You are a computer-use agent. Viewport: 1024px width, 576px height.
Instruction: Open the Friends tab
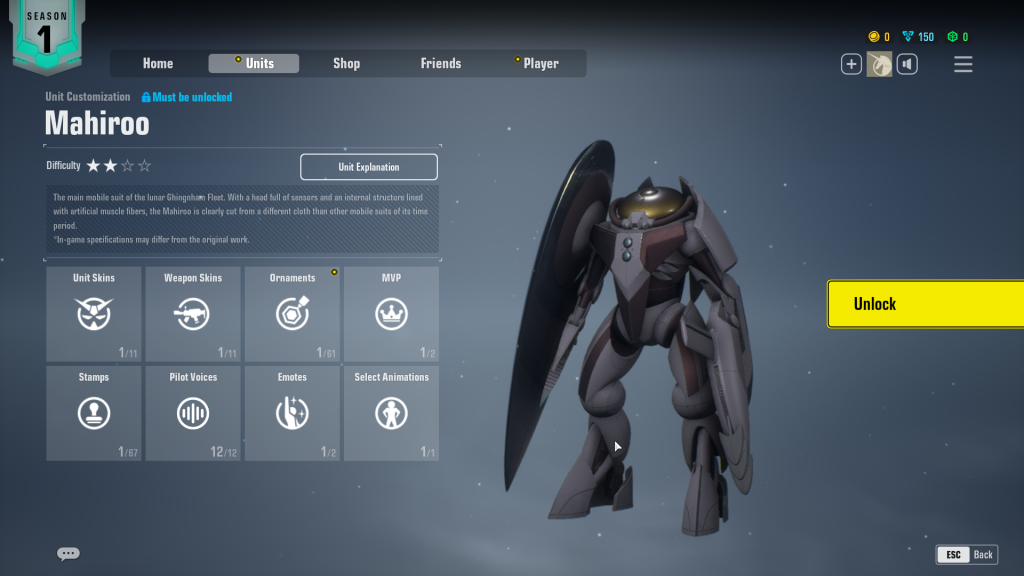click(440, 63)
